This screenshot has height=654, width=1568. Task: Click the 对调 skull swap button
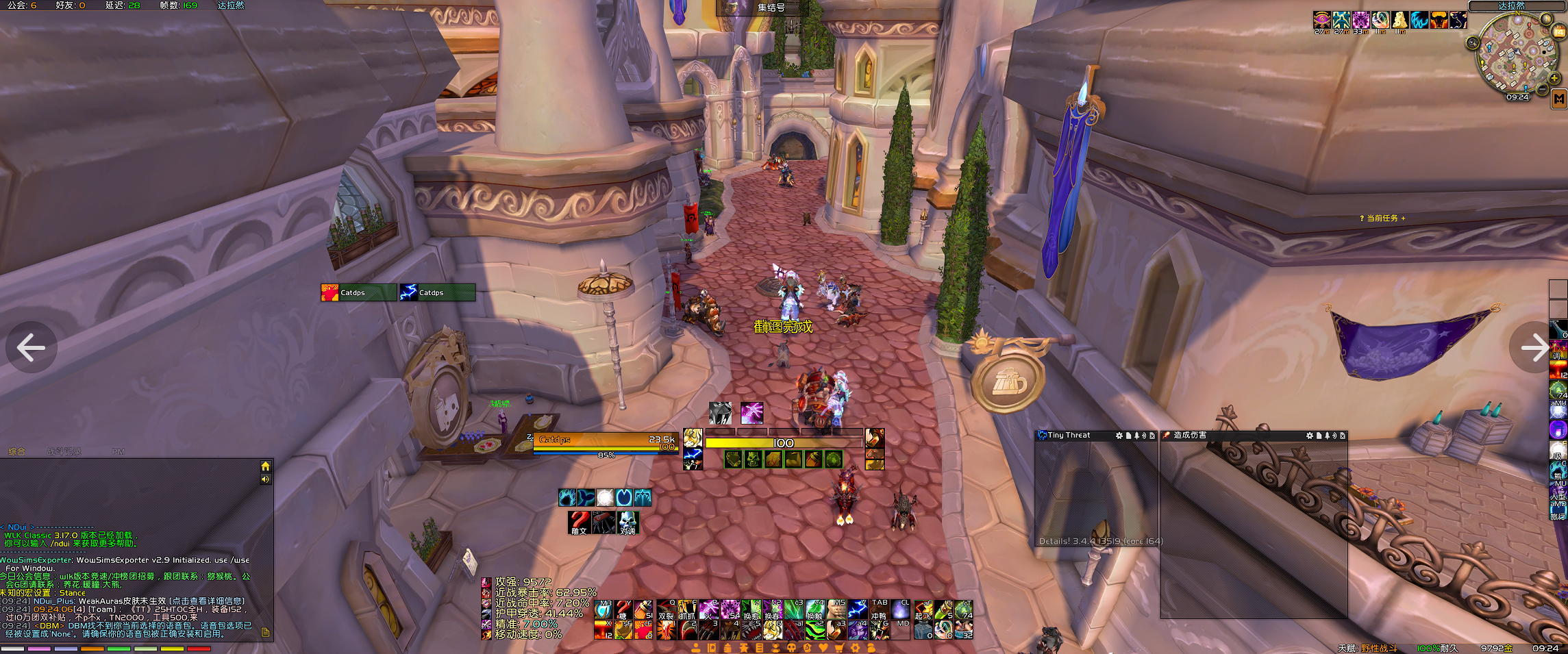click(x=627, y=523)
